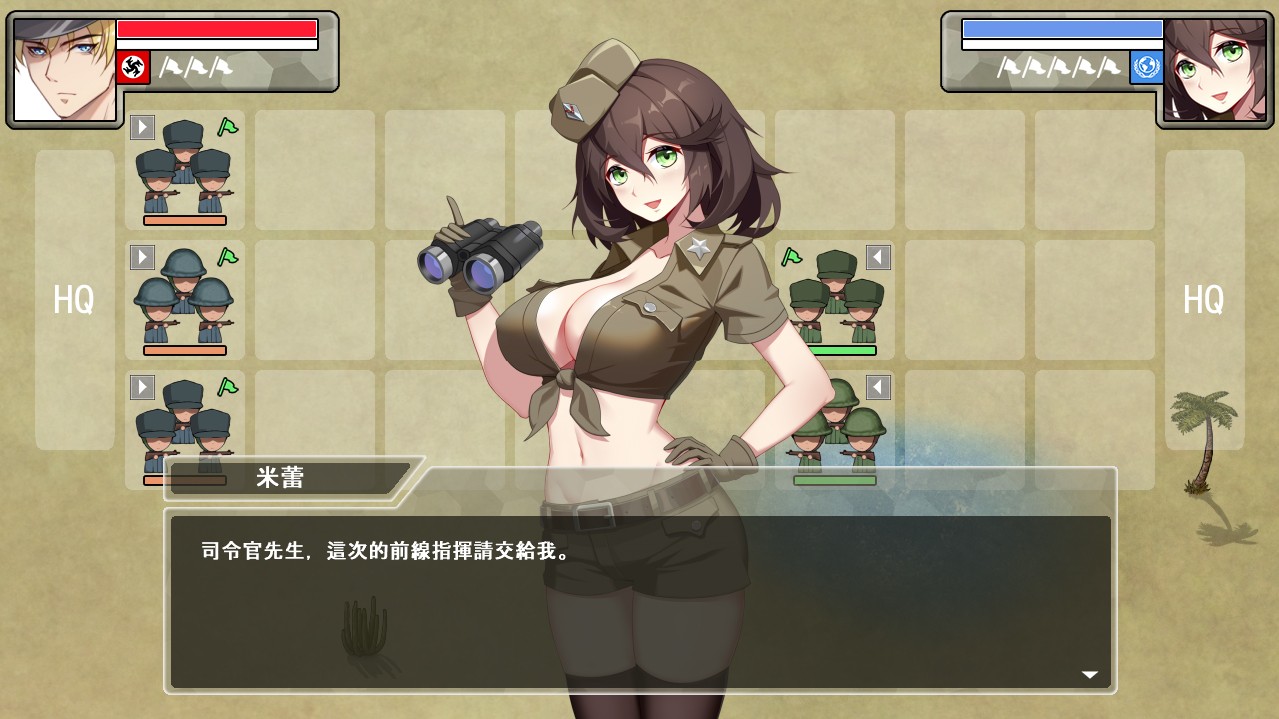Select the gray helmeted infantry squad
Viewport: 1279px width, 719px height.
184,298
